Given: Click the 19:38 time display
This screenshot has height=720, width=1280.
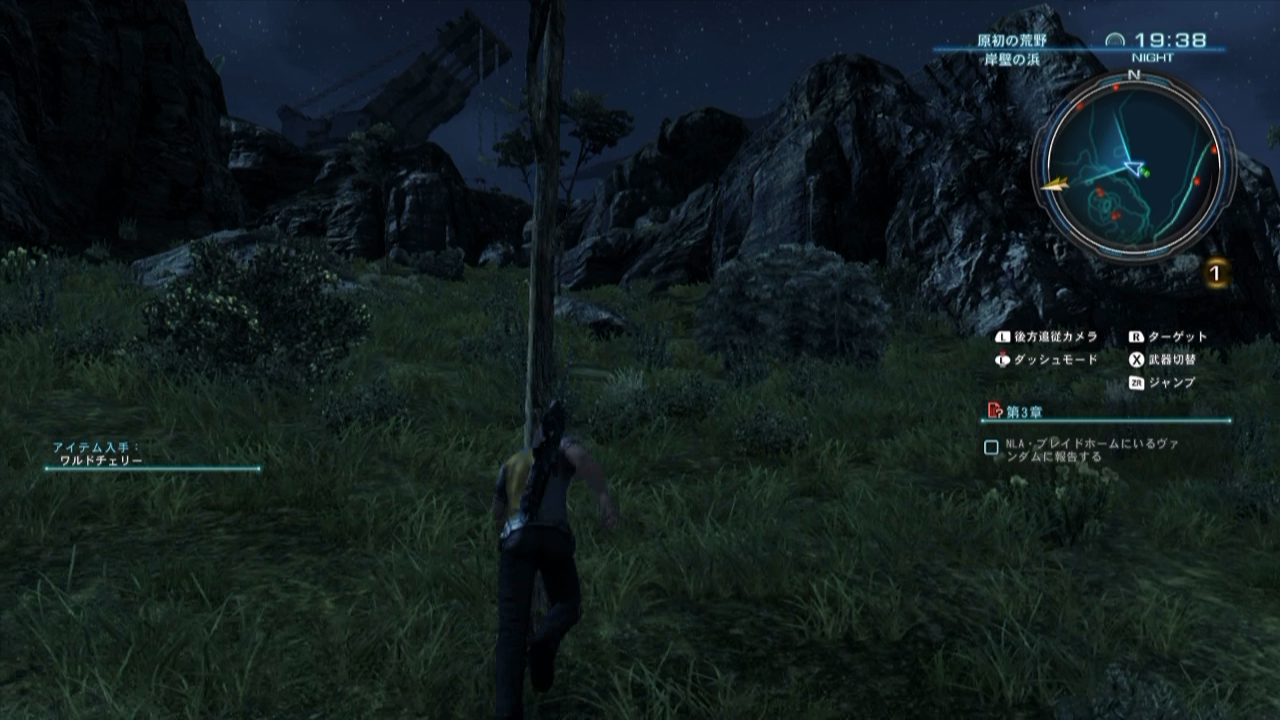Looking at the screenshot, I should click(x=1170, y=40).
